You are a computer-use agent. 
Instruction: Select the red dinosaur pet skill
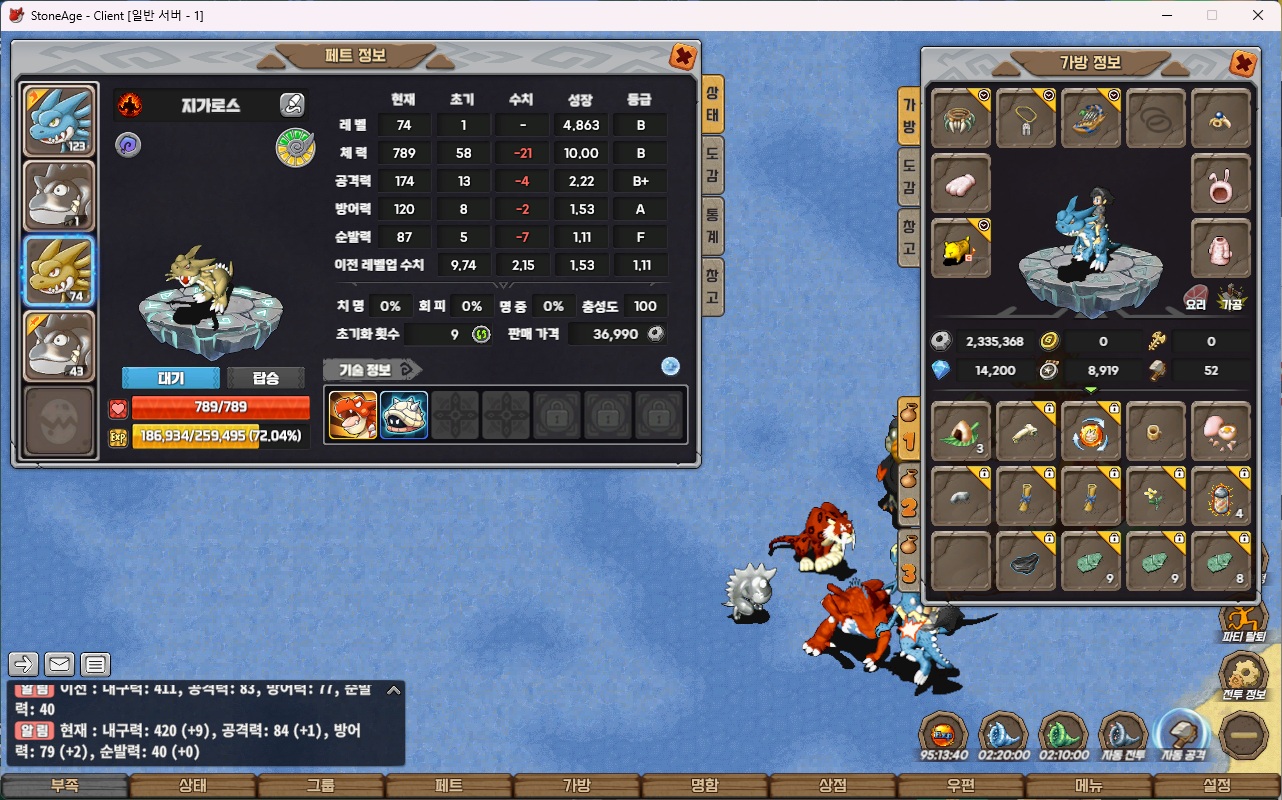tap(353, 415)
